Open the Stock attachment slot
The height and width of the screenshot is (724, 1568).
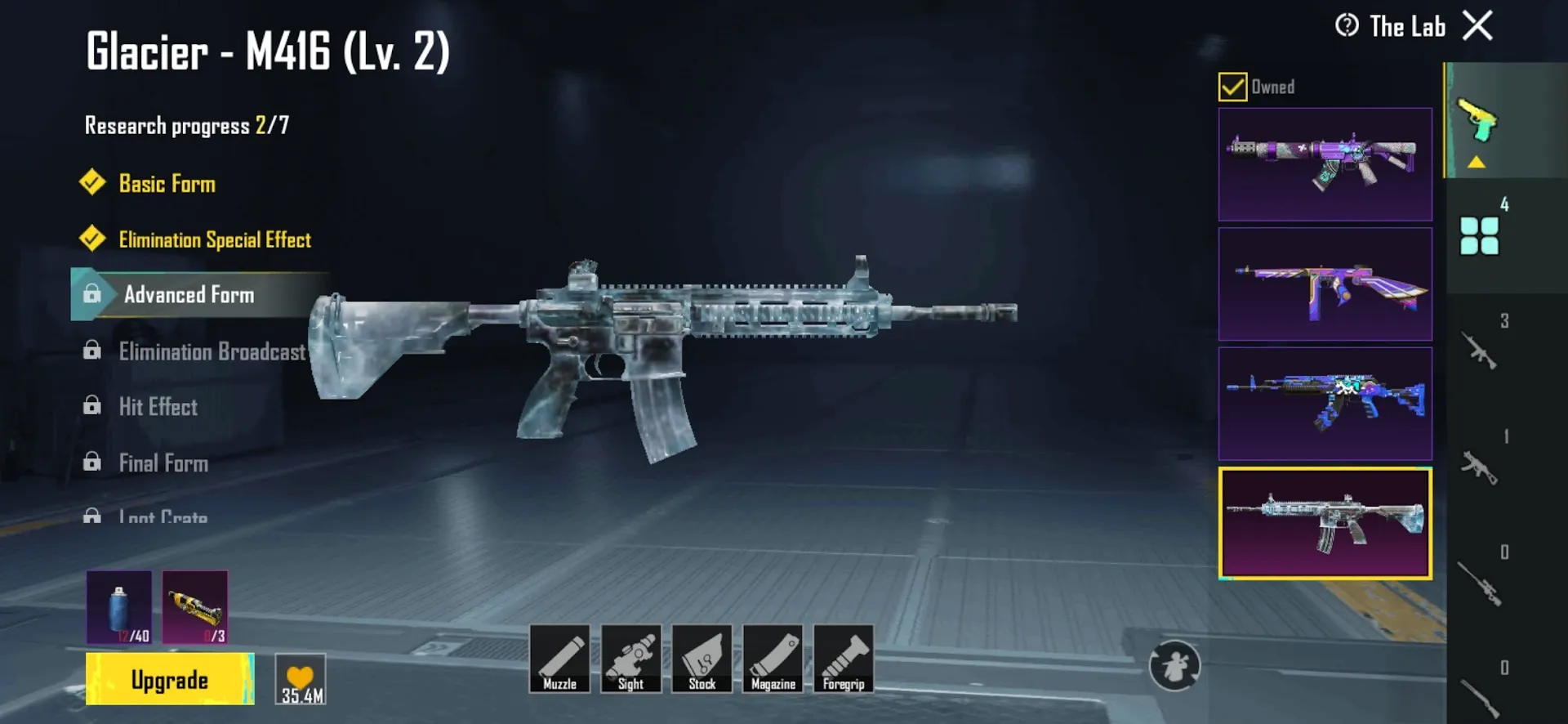pyautogui.click(x=702, y=660)
